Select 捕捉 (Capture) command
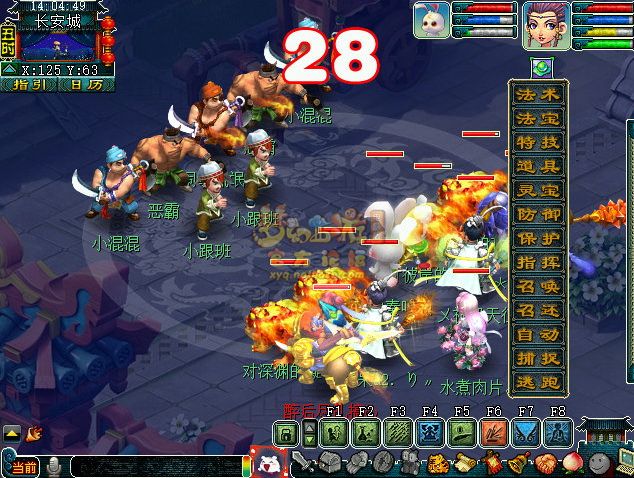634x478 pixels. click(x=538, y=359)
